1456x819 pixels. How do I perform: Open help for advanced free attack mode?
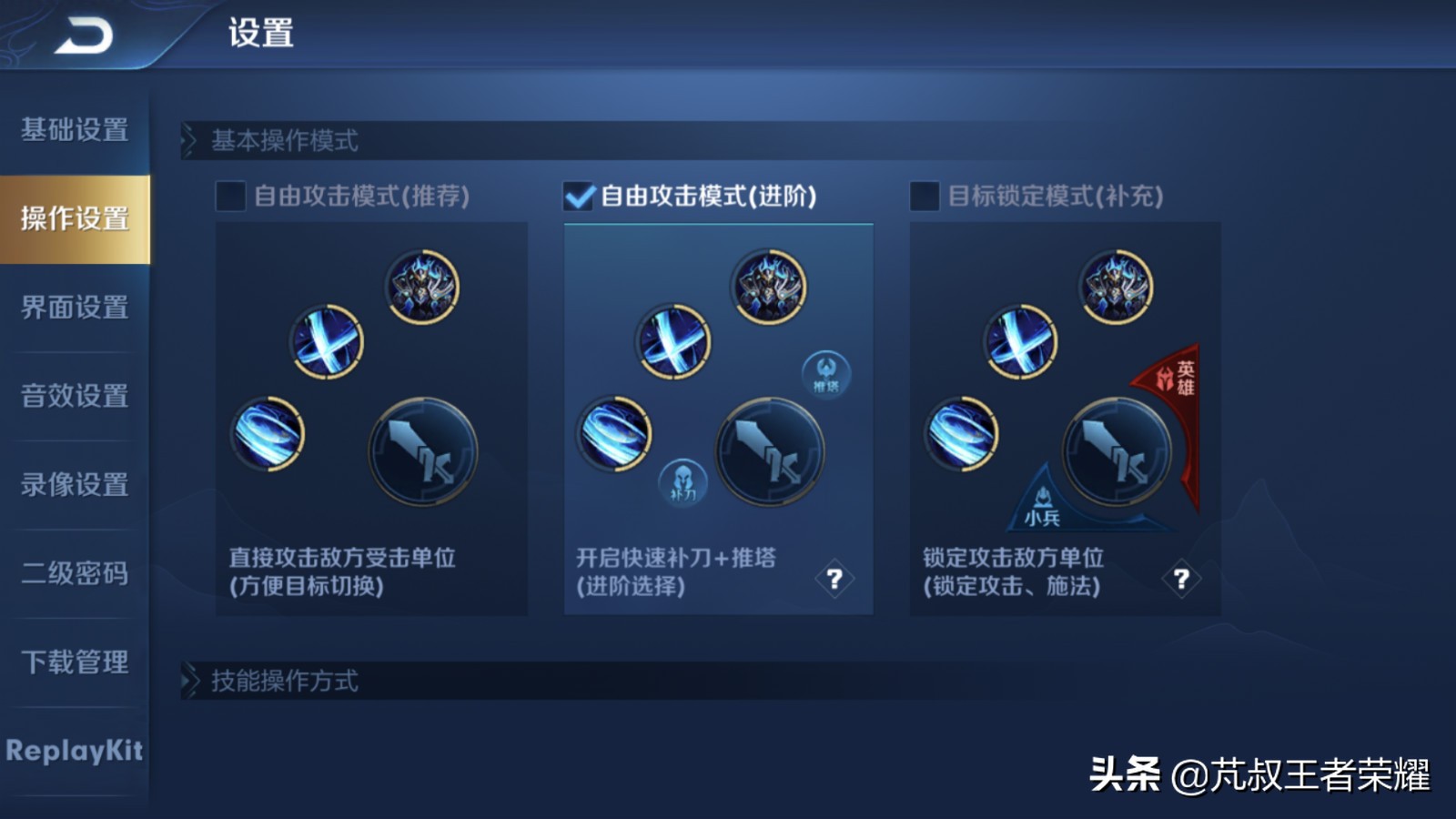tap(834, 576)
